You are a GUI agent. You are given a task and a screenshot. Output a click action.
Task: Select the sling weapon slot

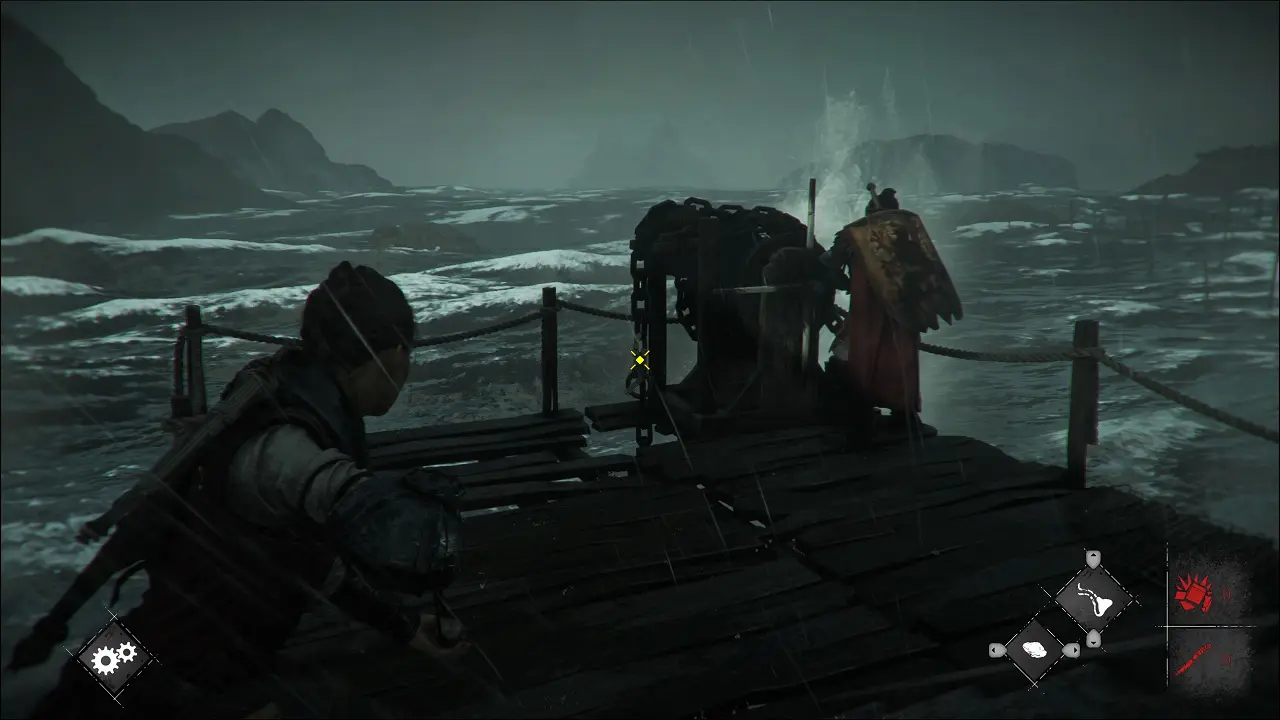[1094, 599]
